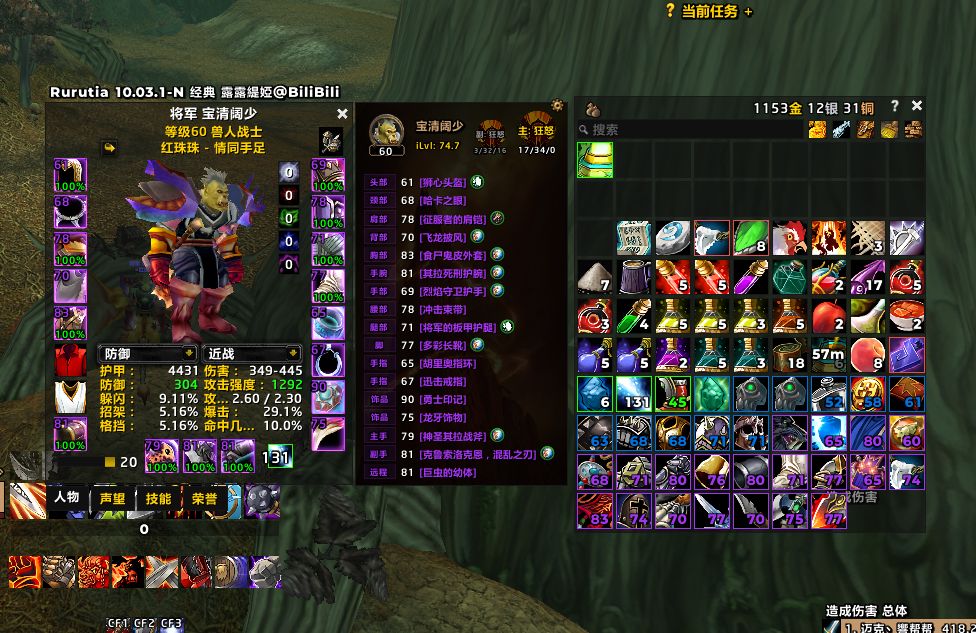Switch to the 技能 skills tab

158,498
